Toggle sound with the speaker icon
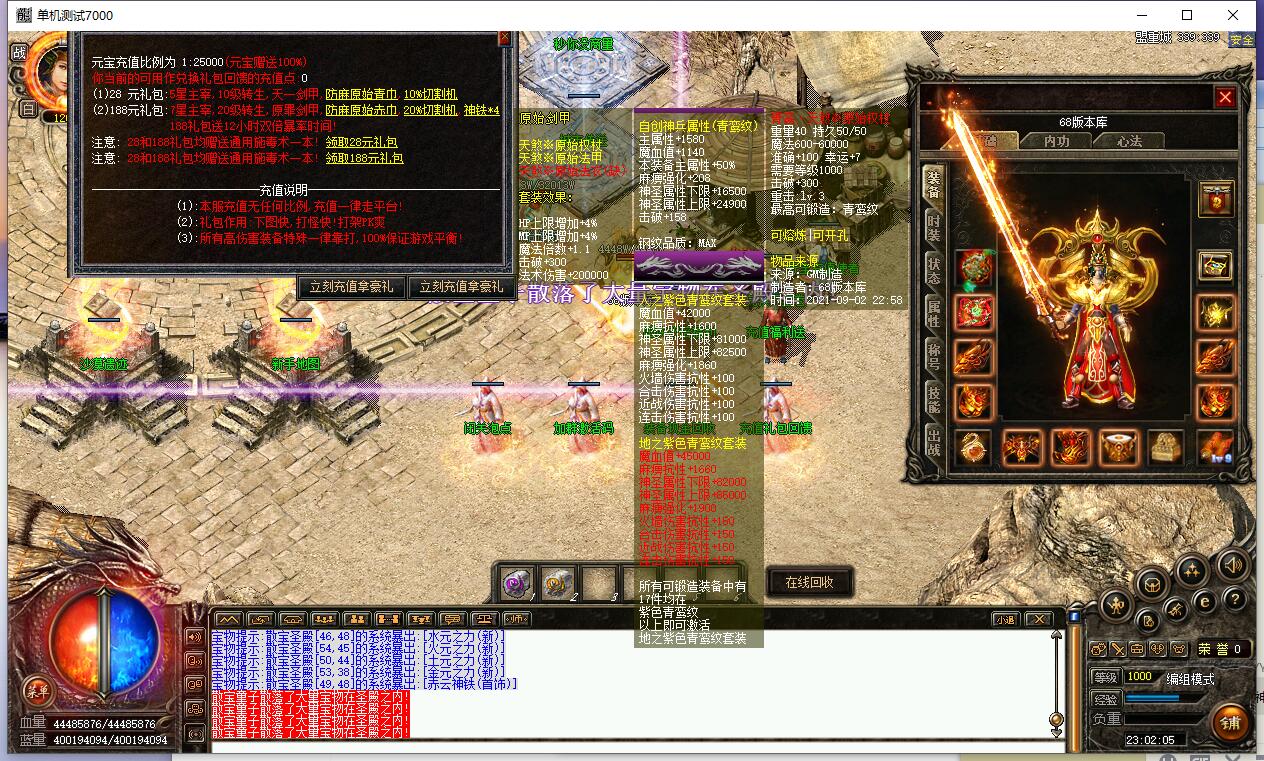The height and width of the screenshot is (761, 1264). click(x=1233, y=564)
